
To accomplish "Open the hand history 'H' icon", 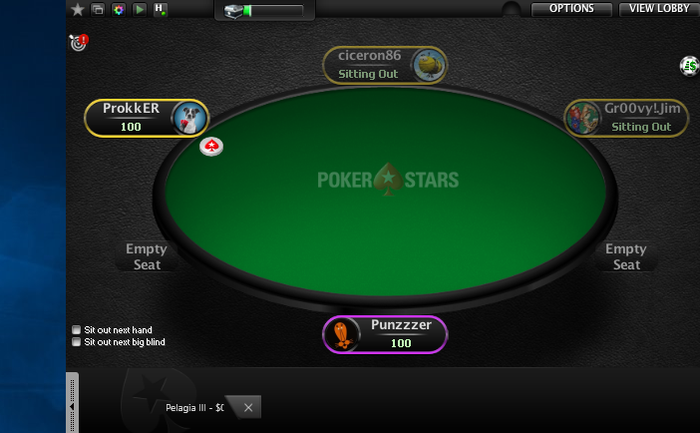I will point(160,9).
